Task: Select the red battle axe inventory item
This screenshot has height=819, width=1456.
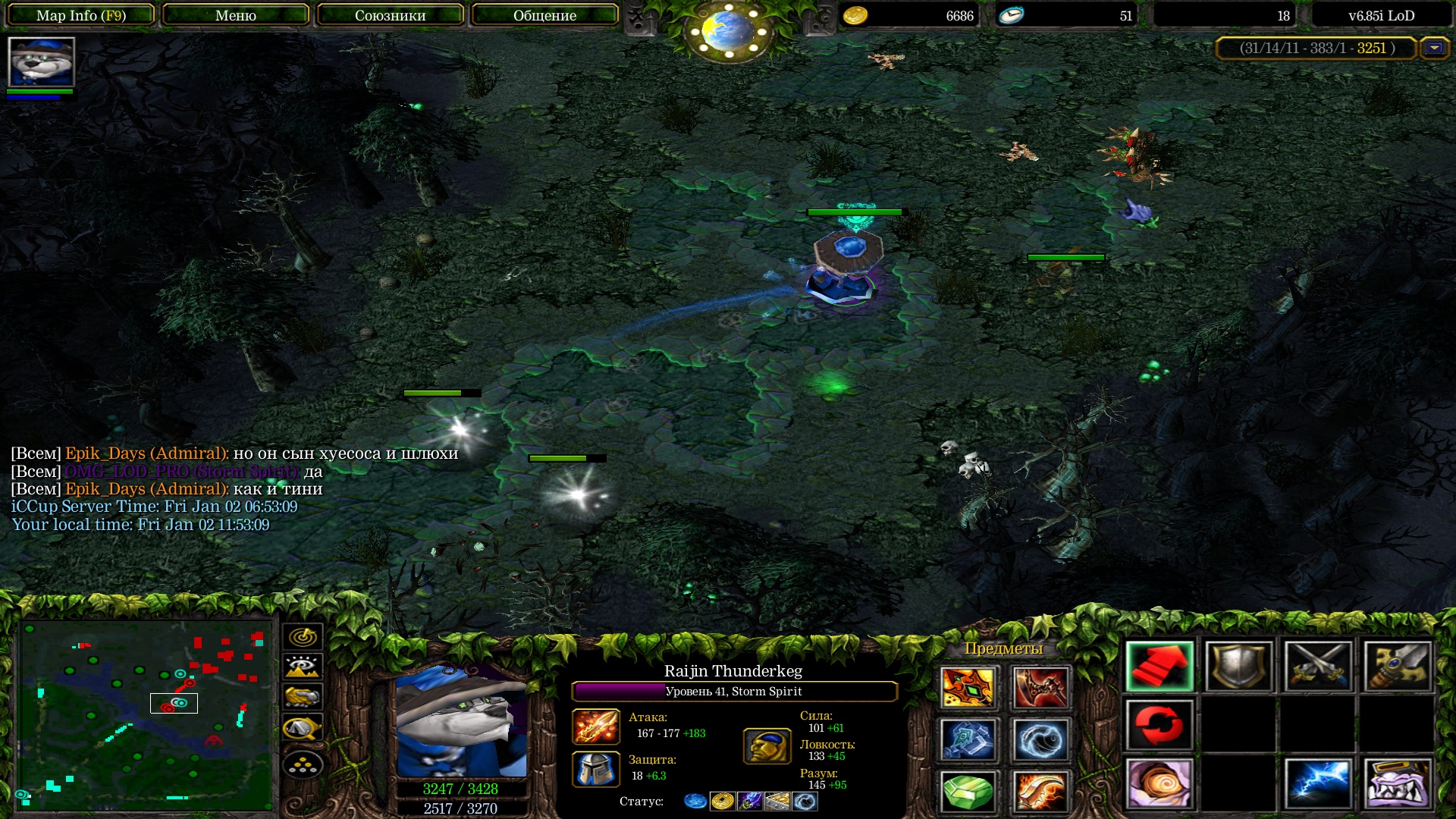Action: point(1040,687)
